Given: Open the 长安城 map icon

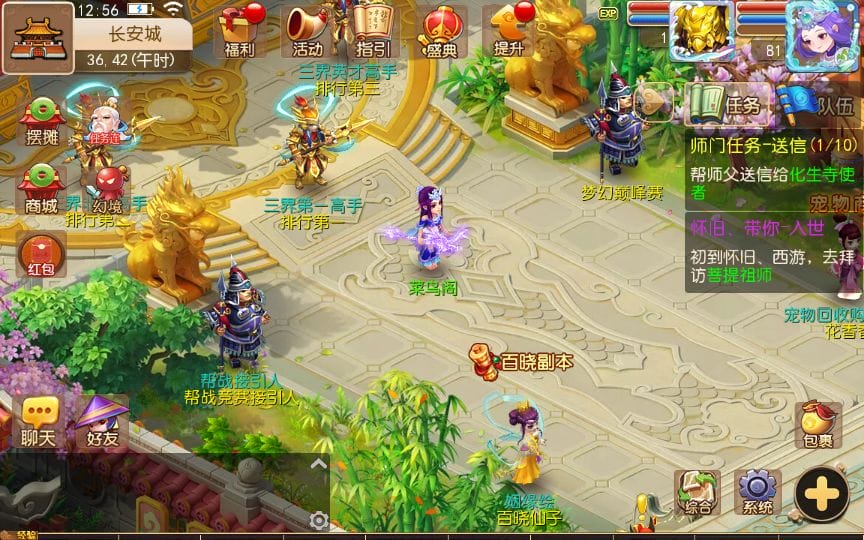Looking at the screenshot, I should point(37,37).
